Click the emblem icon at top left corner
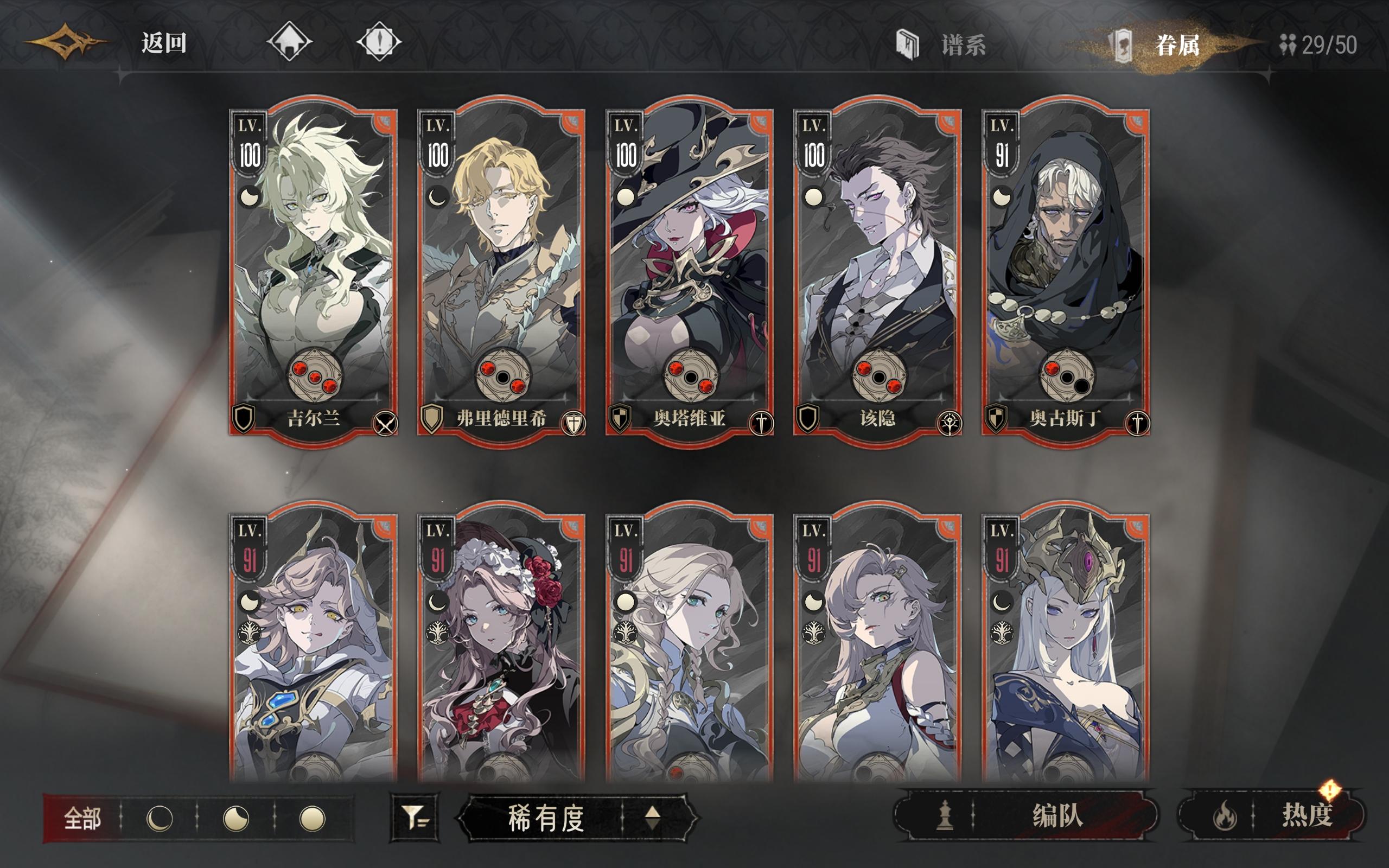The width and height of the screenshot is (1389, 868). click(65, 42)
